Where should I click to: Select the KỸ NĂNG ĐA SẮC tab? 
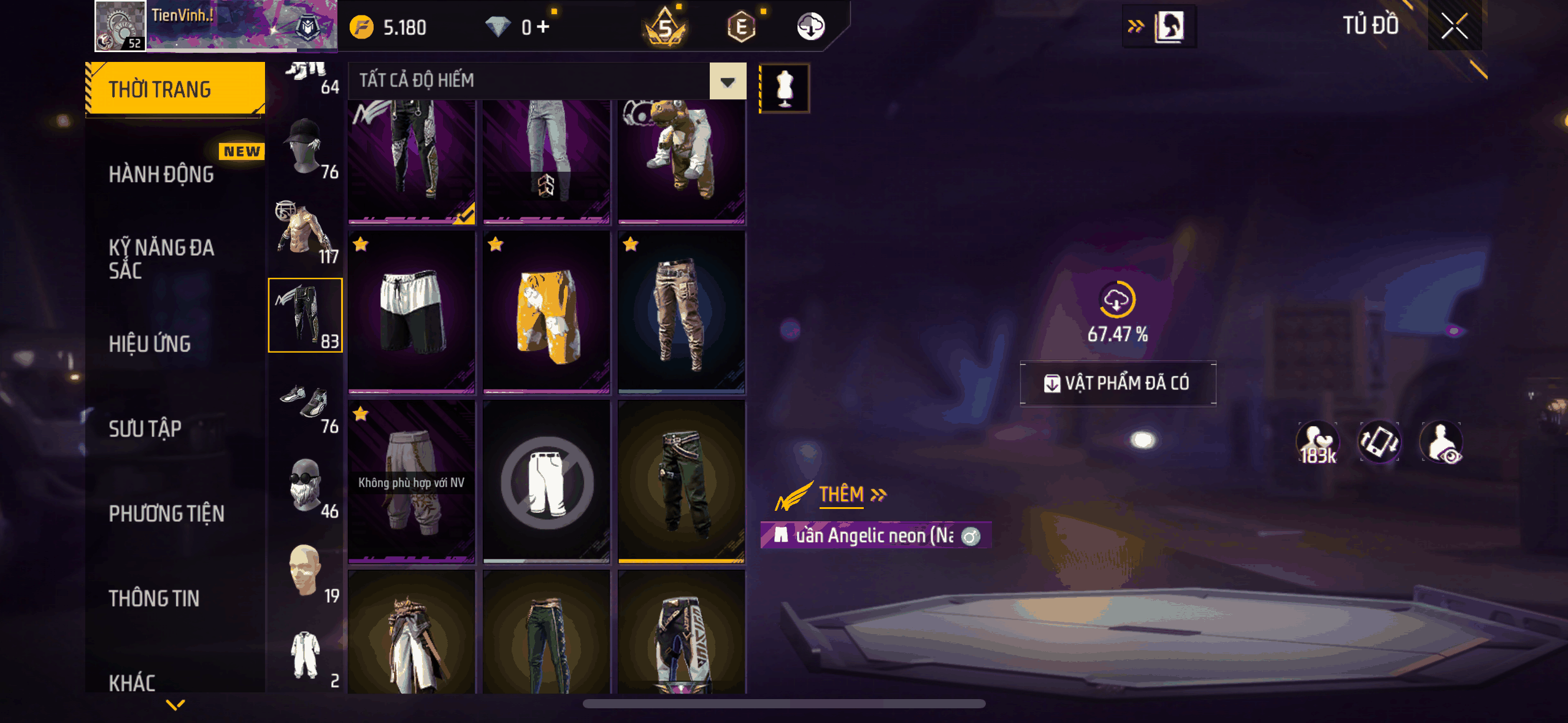pyautogui.click(x=162, y=259)
